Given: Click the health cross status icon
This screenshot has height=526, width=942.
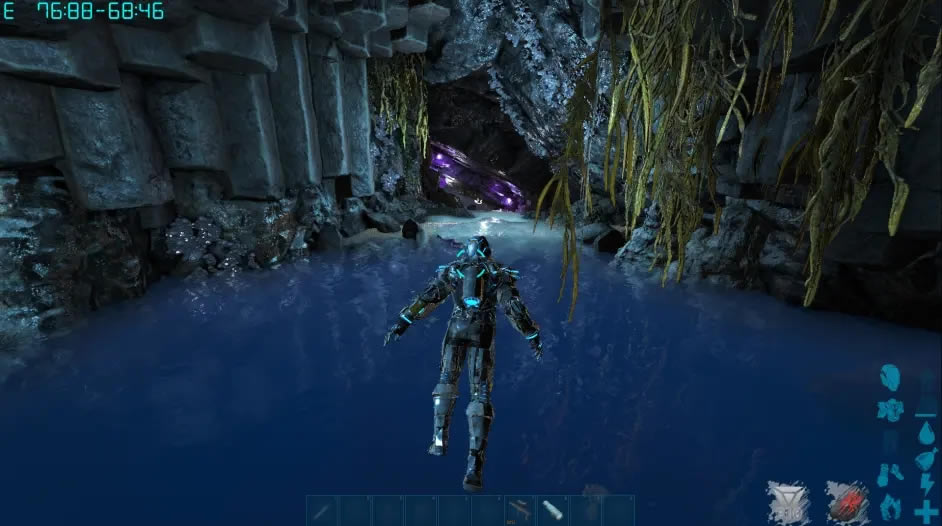Looking at the screenshot, I should [926, 510].
